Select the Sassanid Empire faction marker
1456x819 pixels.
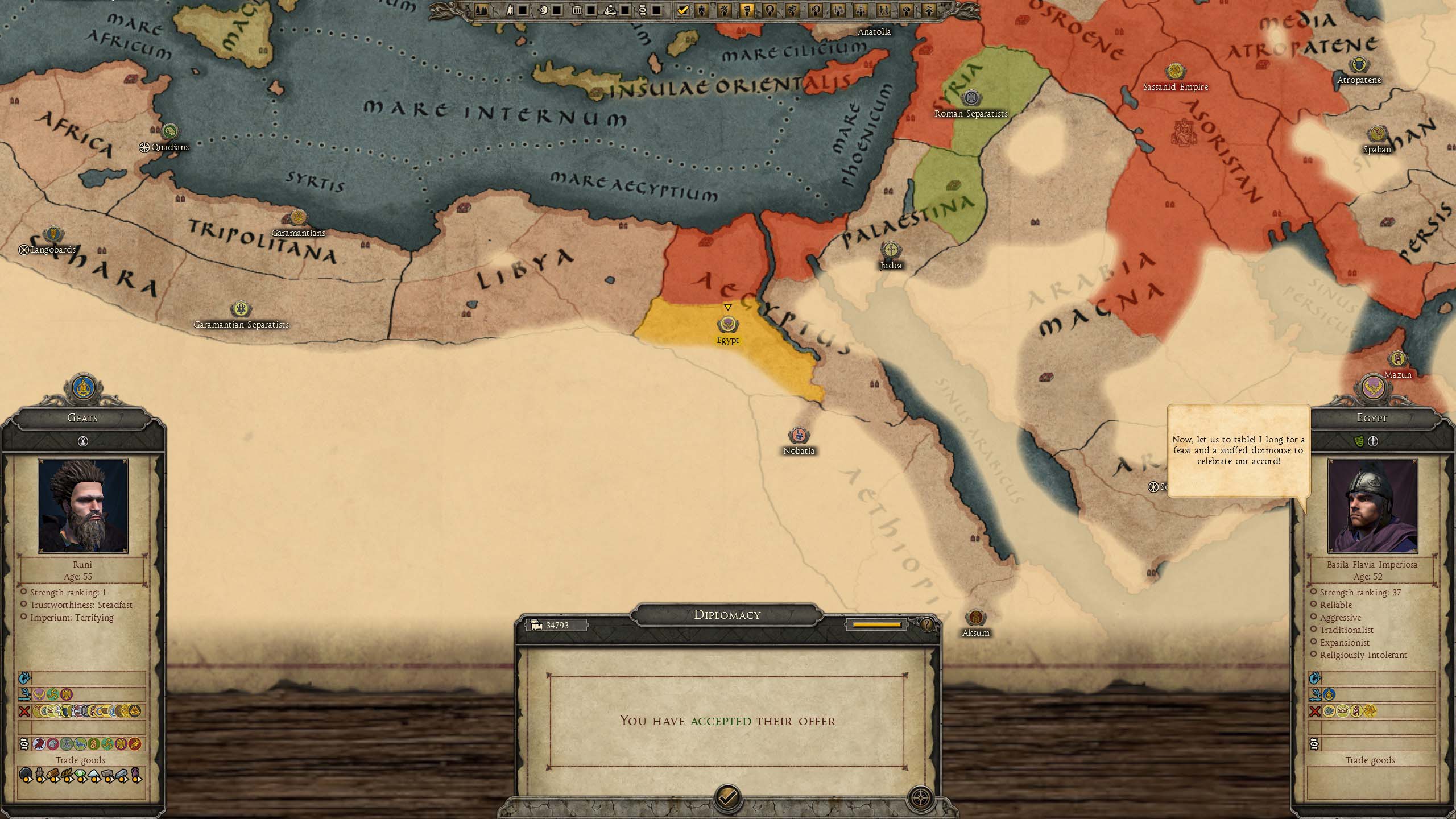click(x=1175, y=72)
